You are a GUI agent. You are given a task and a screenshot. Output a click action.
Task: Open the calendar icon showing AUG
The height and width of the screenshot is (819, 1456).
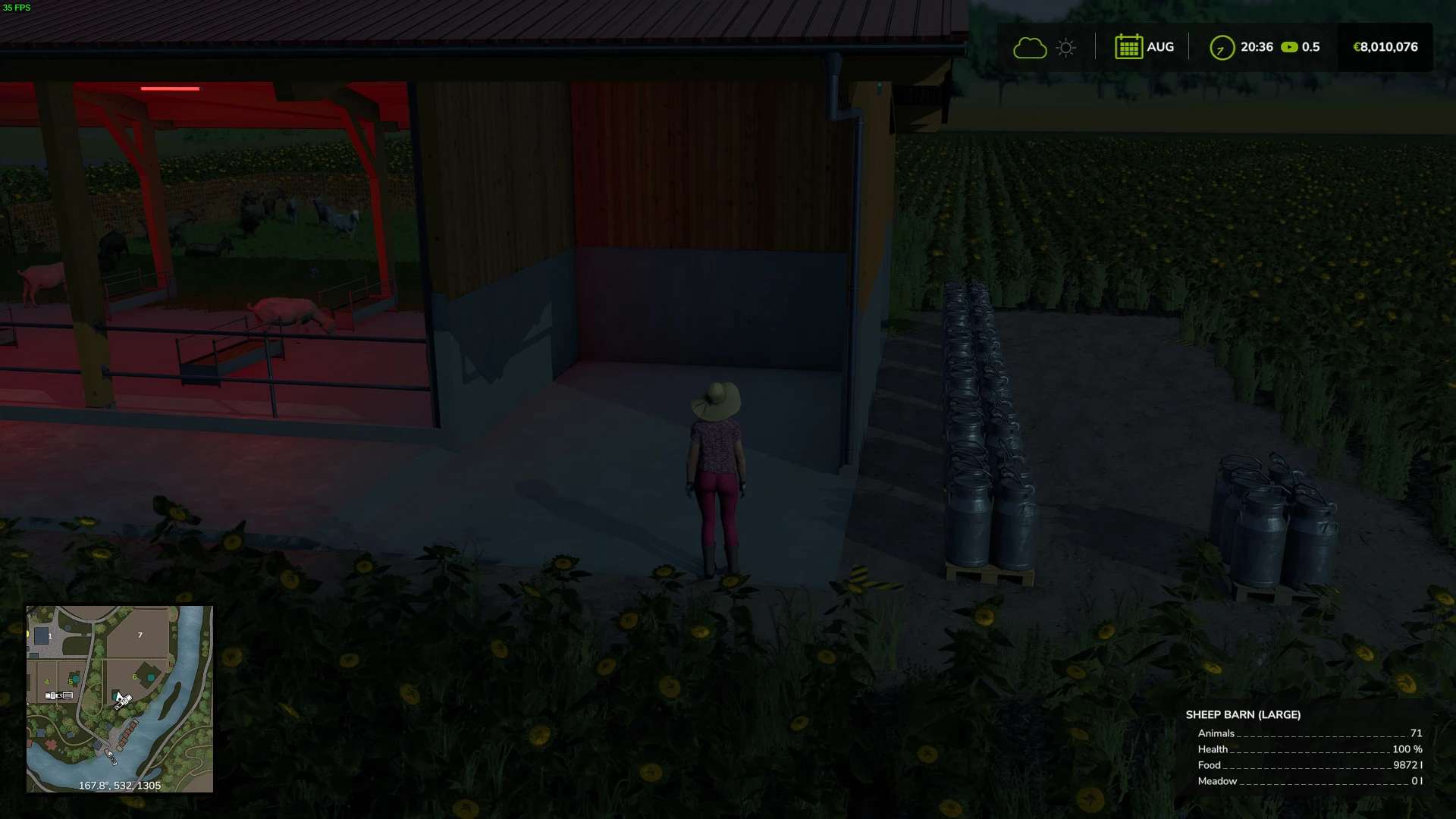pos(1128,47)
